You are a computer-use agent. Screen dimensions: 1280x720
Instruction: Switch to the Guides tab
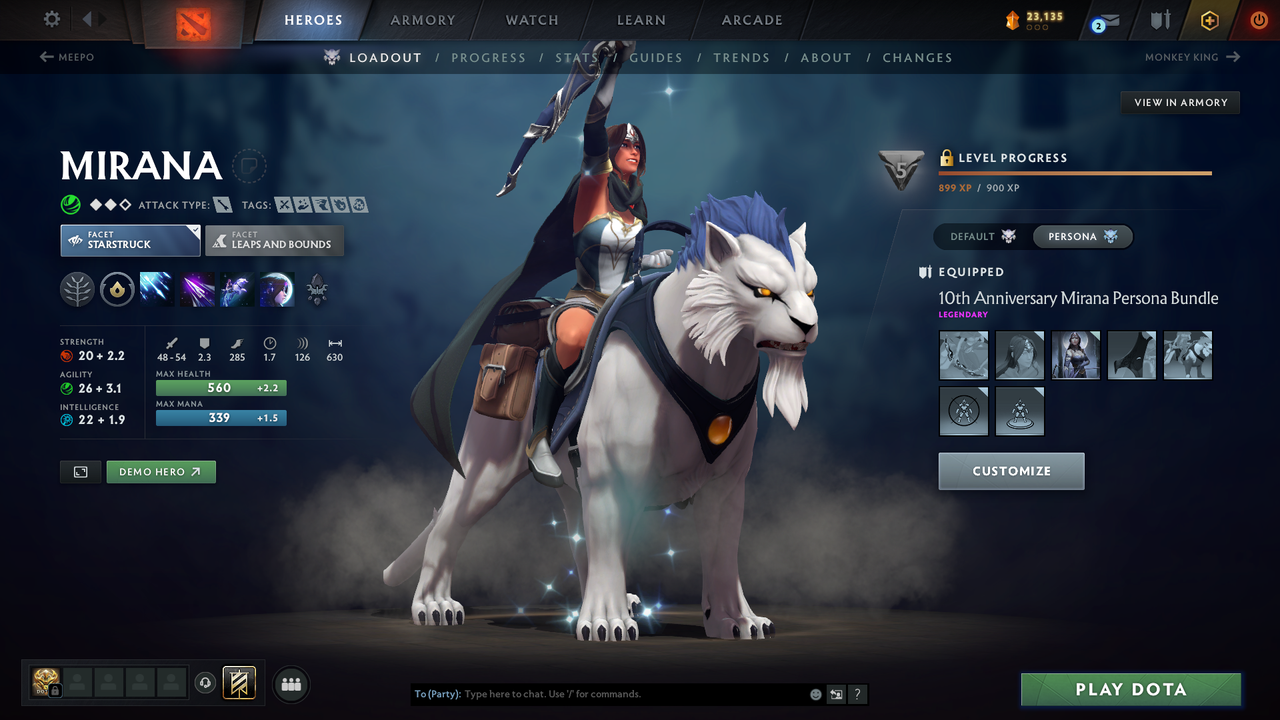click(656, 57)
